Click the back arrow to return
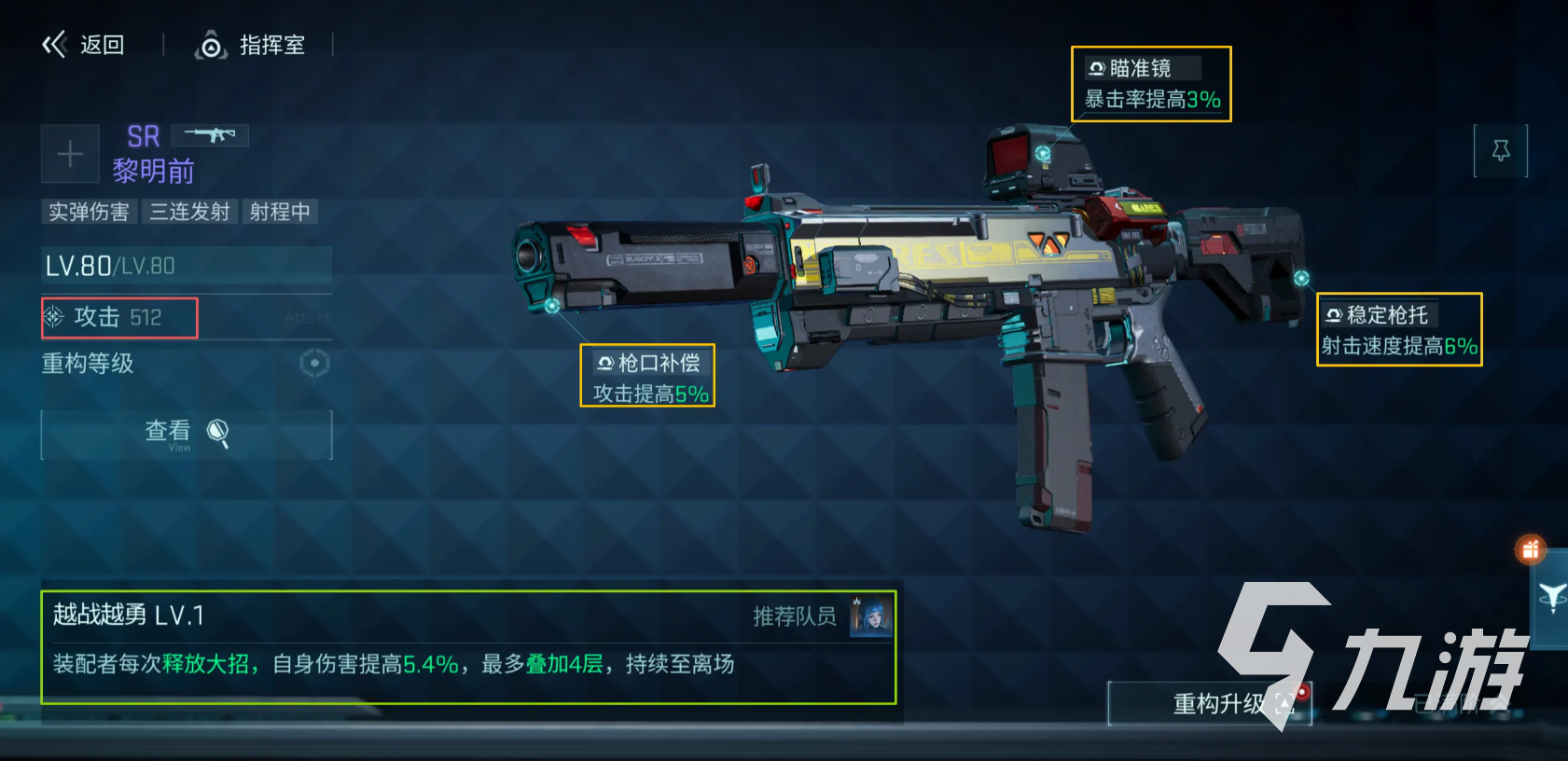The width and height of the screenshot is (1568, 761). click(x=56, y=44)
